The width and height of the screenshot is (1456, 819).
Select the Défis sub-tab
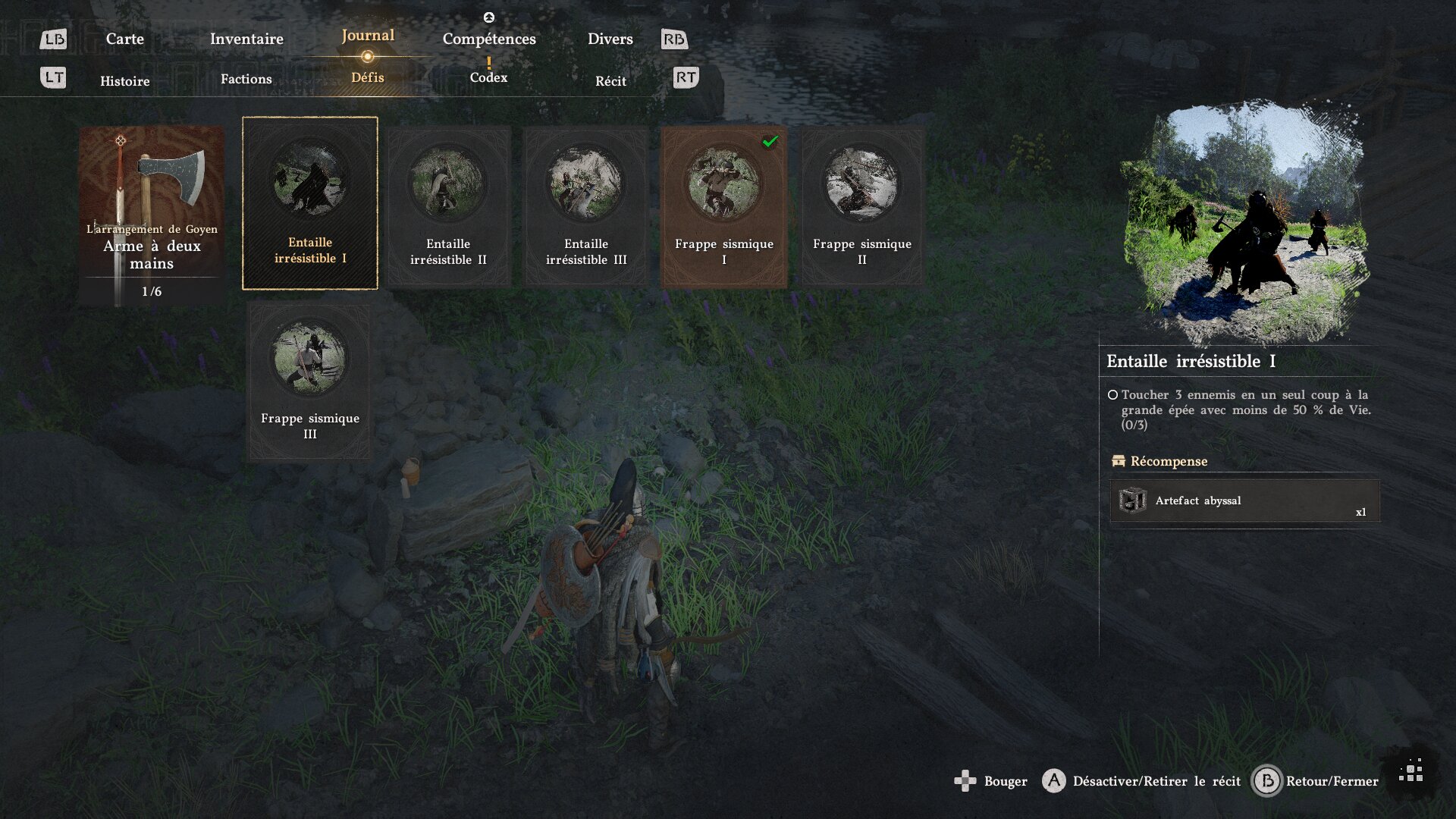click(x=368, y=77)
